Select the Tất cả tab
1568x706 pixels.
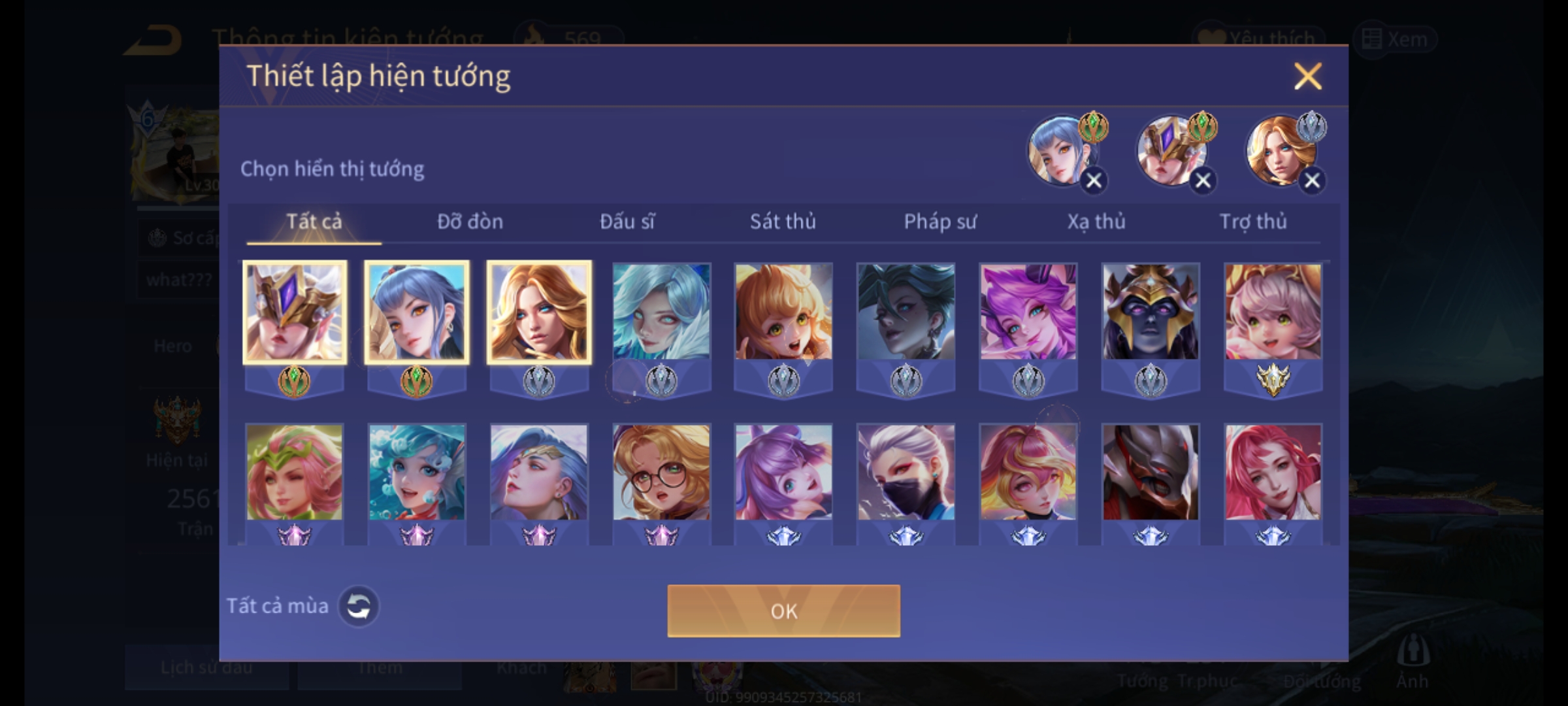314,222
